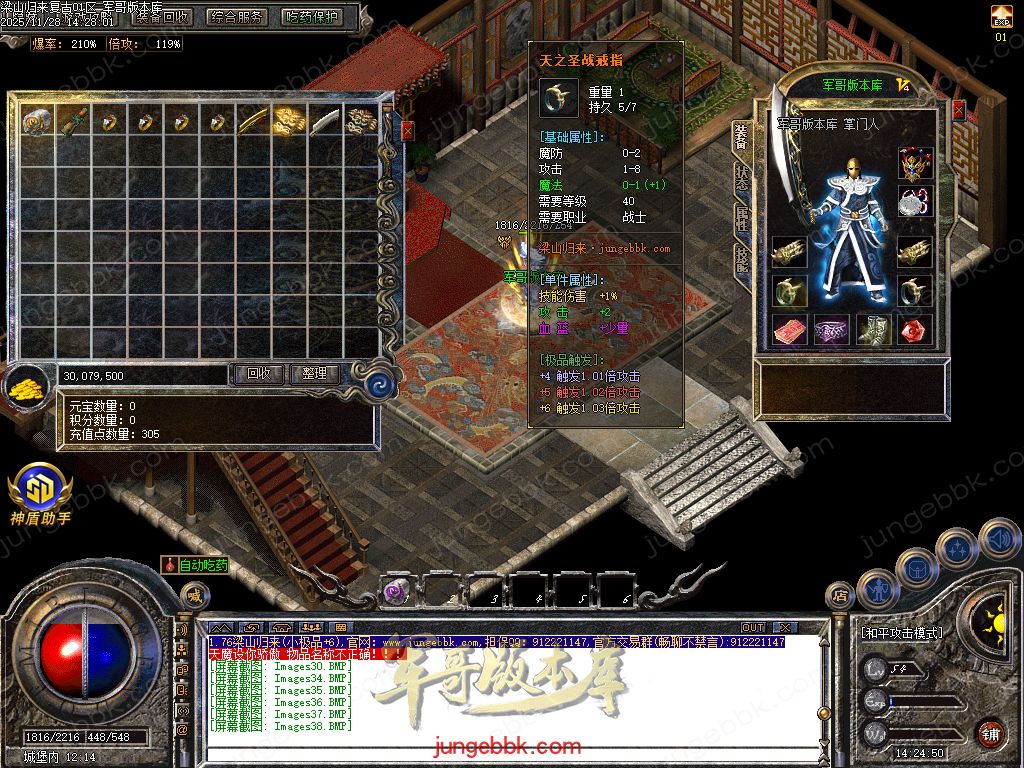Open the 综合服务 services menu
Screen dimensions: 1024x768
click(x=237, y=16)
